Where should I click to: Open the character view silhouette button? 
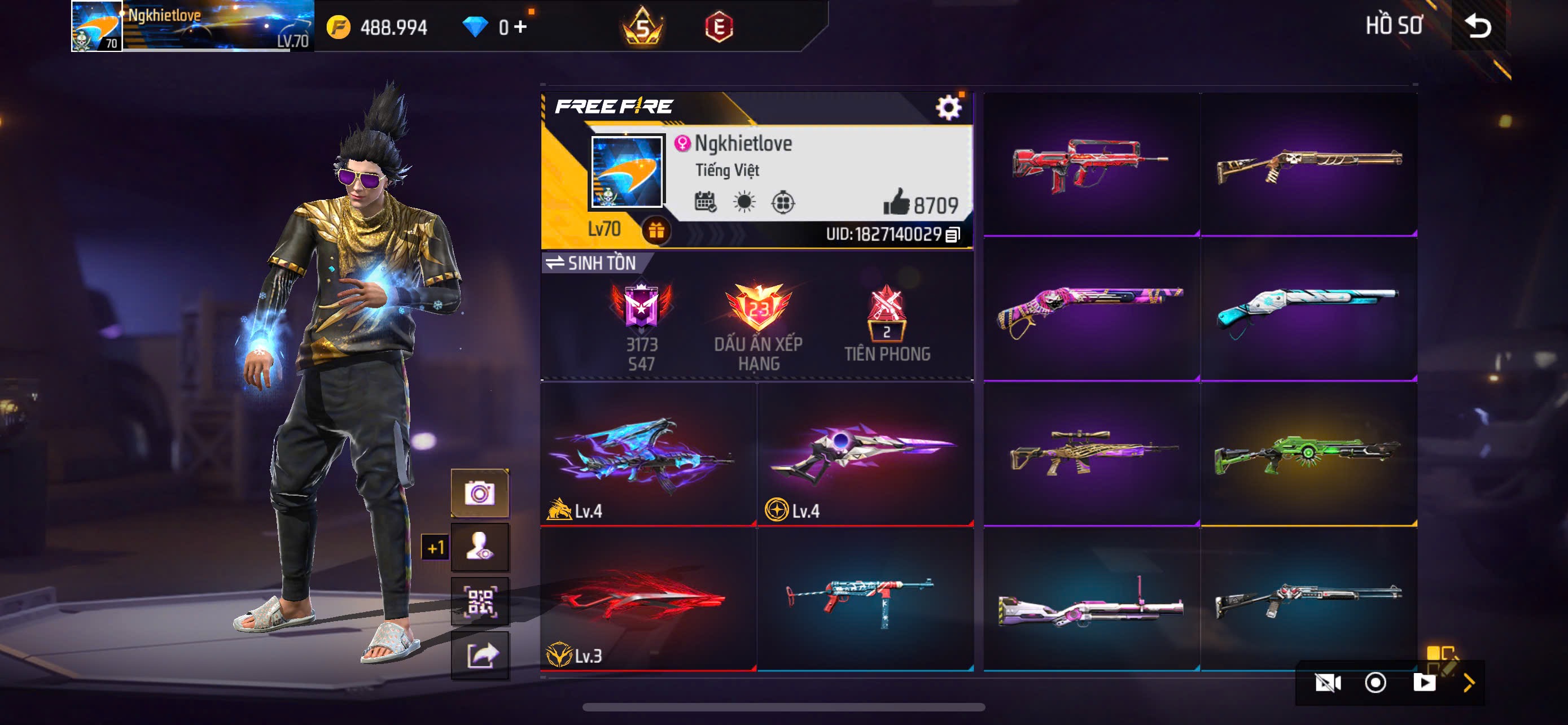480,547
